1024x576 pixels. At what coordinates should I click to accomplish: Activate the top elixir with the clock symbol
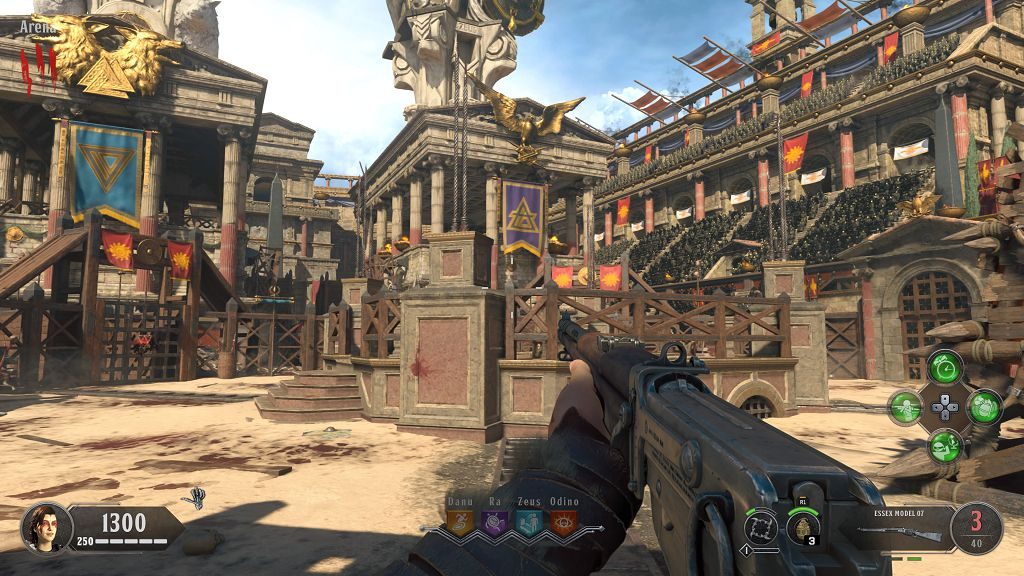pos(944,367)
